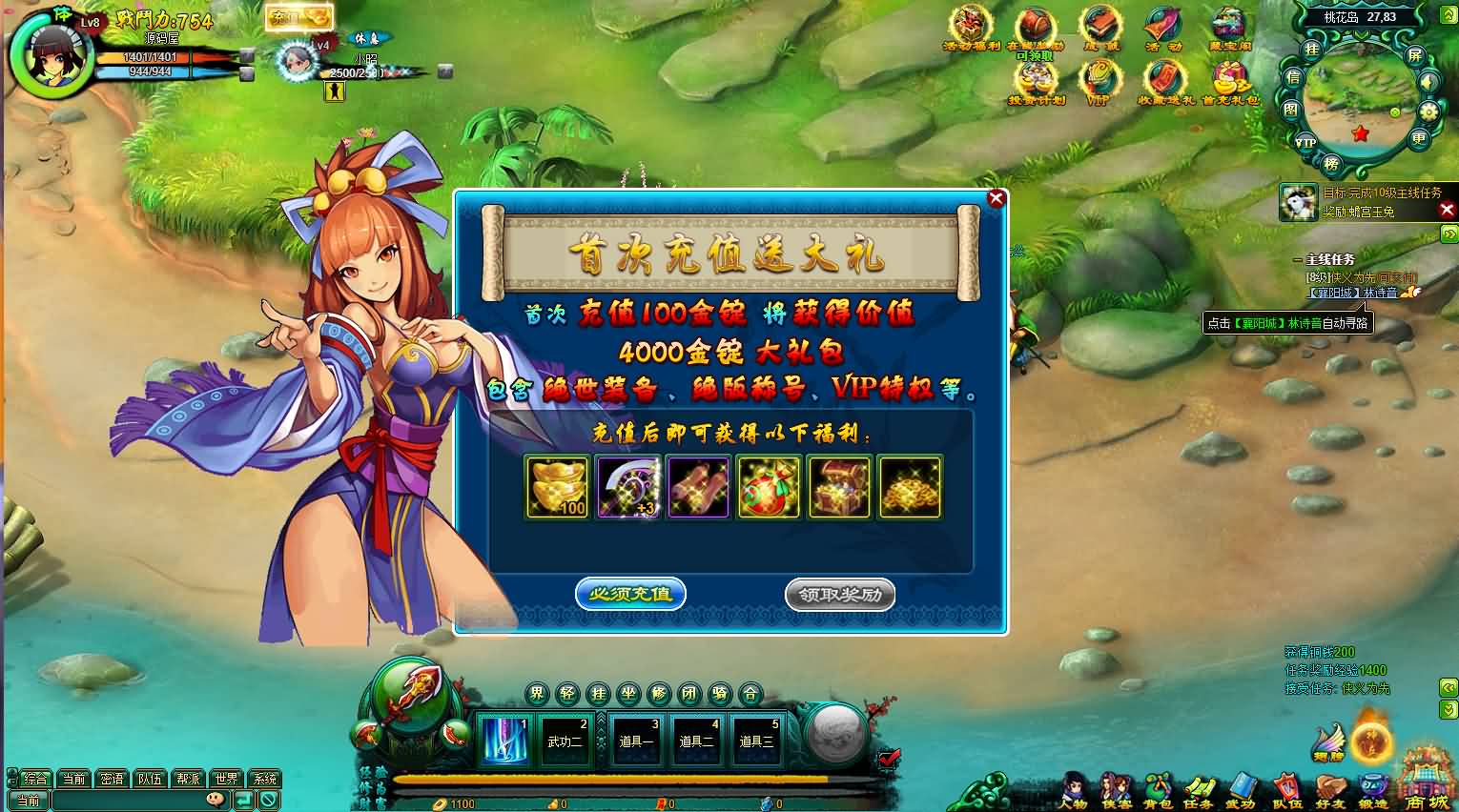1459x812 pixels.
Task: Open the 任务 quest scroll icon
Action: click(1198, 788)
